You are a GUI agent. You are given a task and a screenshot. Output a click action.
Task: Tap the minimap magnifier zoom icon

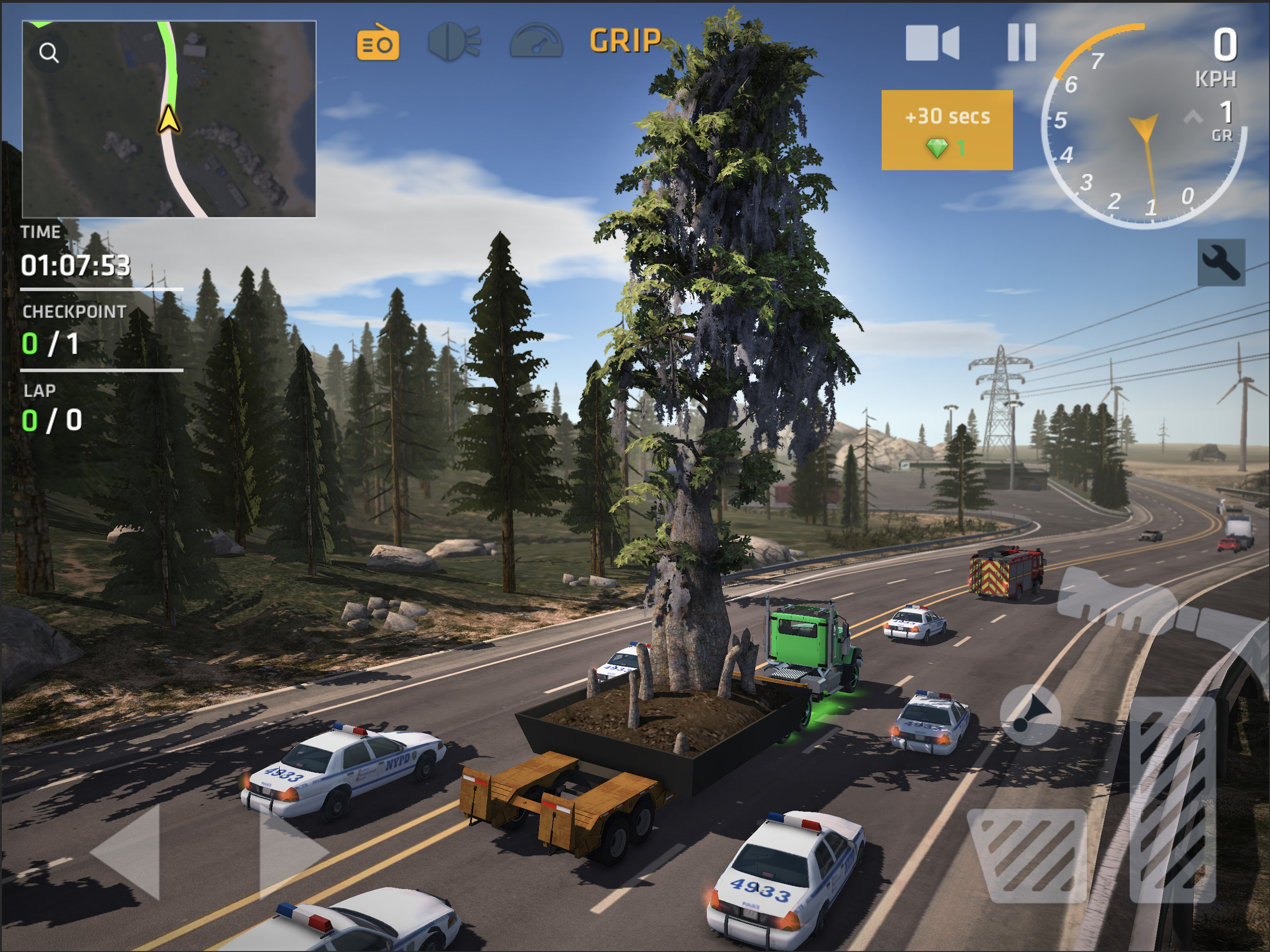[49, 53]
